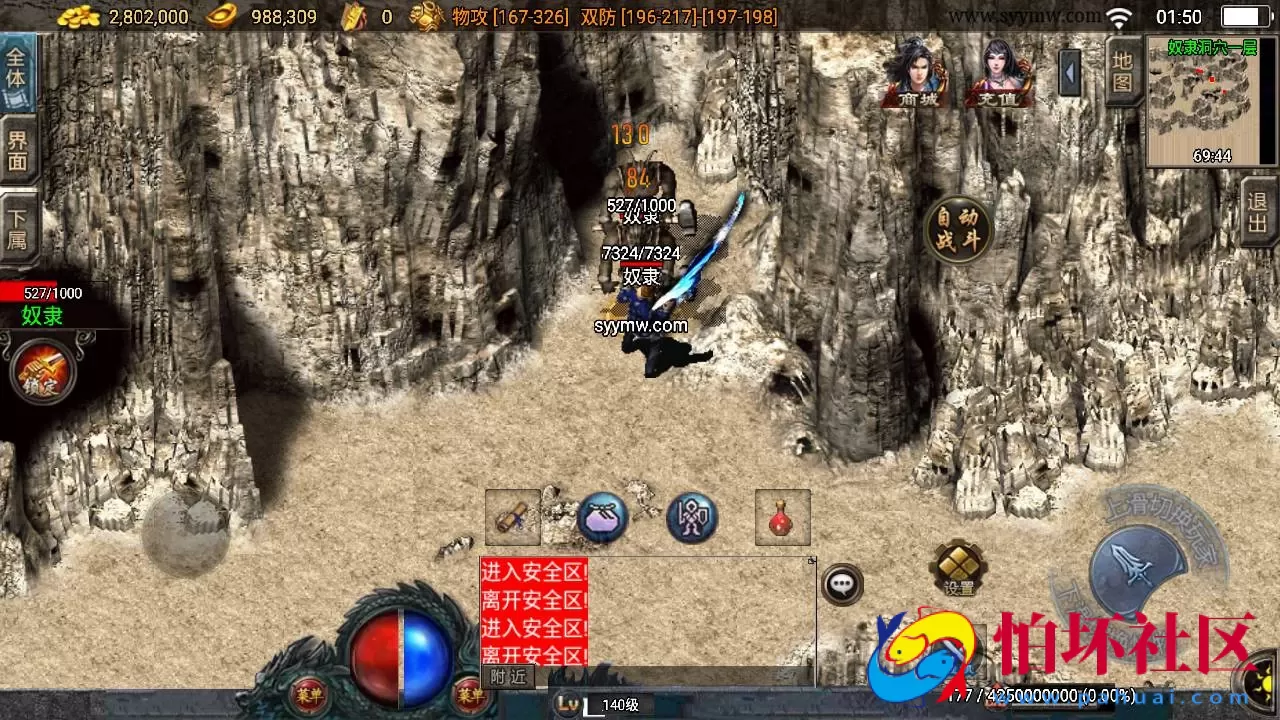The image size is (1280, 720).
Task: Open the 界面 sidebar menu
Action: (x=18, y=149)
